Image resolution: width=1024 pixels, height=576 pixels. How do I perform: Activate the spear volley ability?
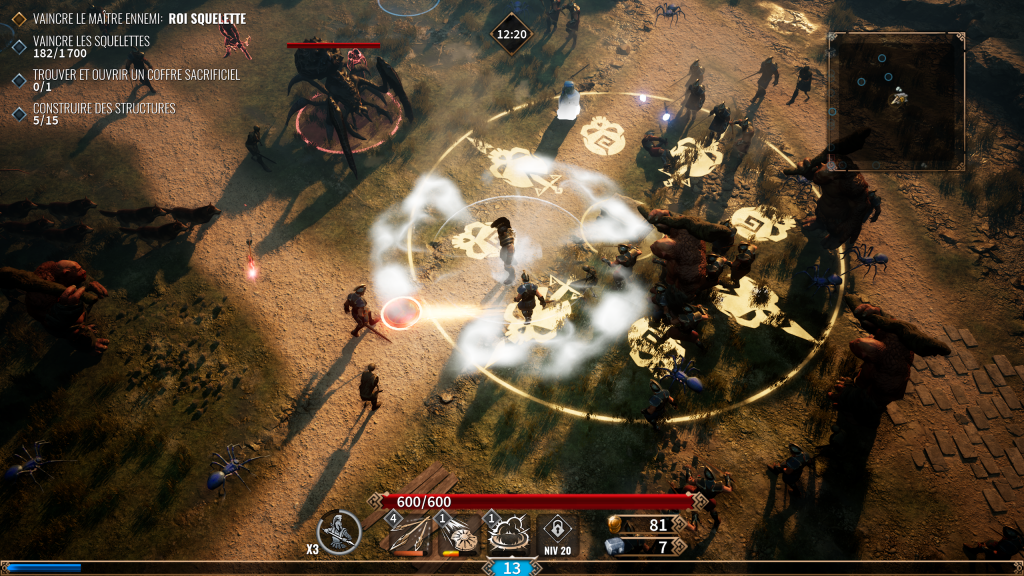pos(409,534)
